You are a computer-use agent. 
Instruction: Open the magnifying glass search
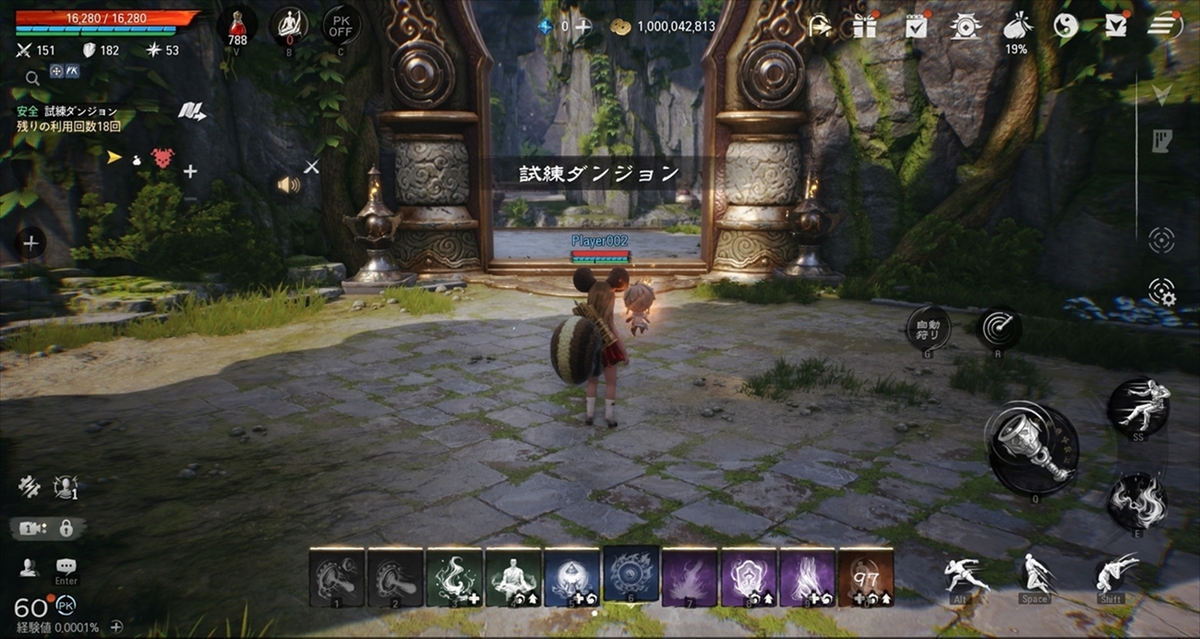(32, 77)
